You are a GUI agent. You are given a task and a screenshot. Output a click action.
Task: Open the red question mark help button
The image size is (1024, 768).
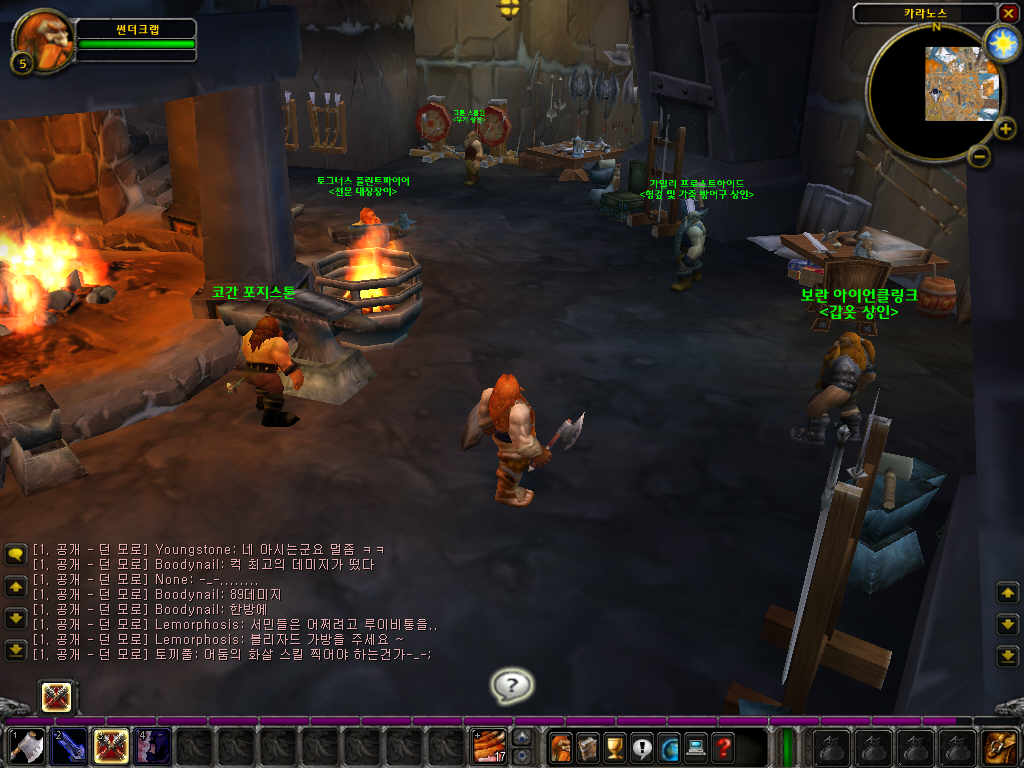[722, 747]
